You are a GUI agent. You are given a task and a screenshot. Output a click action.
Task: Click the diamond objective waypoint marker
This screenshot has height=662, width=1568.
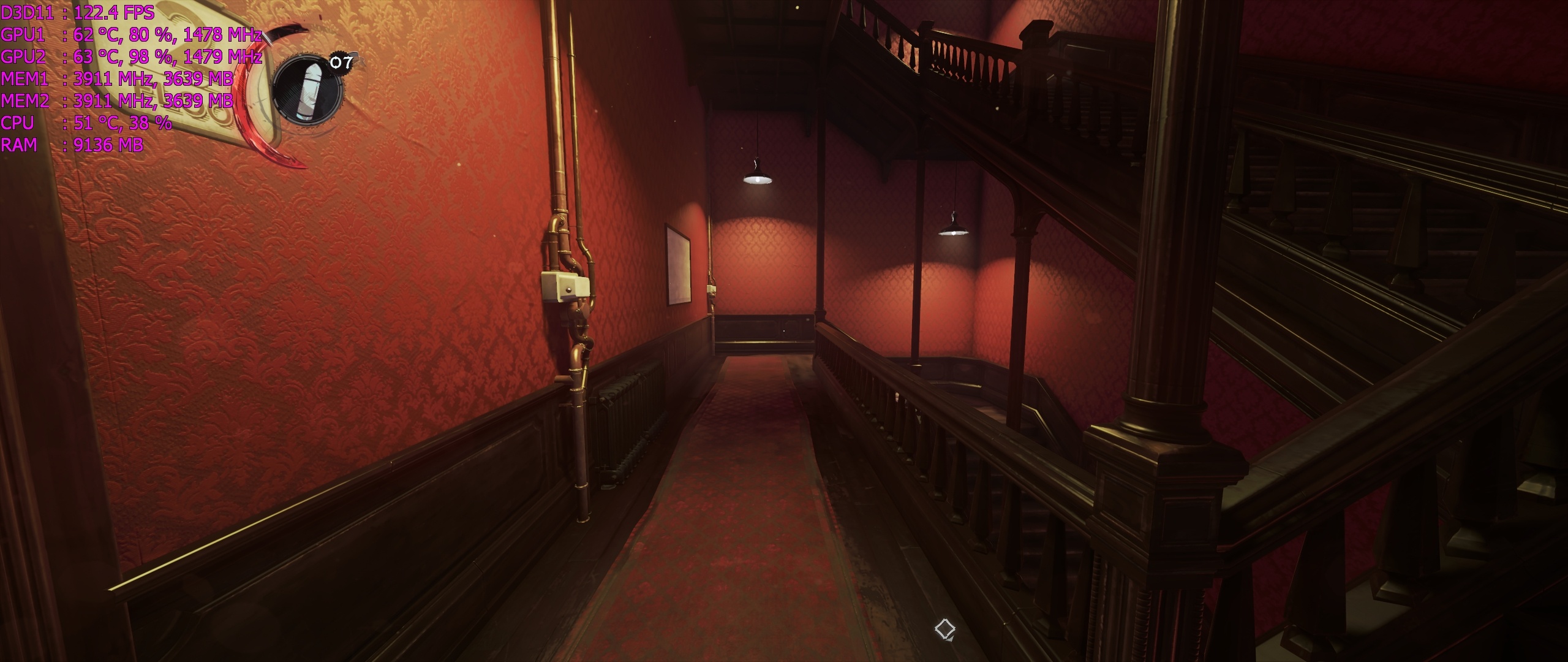(x=944, y=629)
